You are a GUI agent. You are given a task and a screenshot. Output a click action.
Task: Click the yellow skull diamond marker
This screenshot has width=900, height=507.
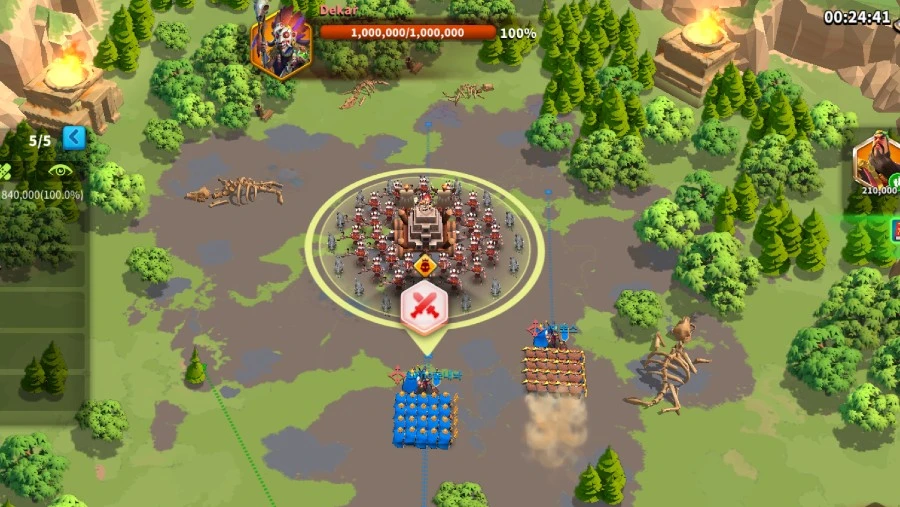(x=424, y=266)
